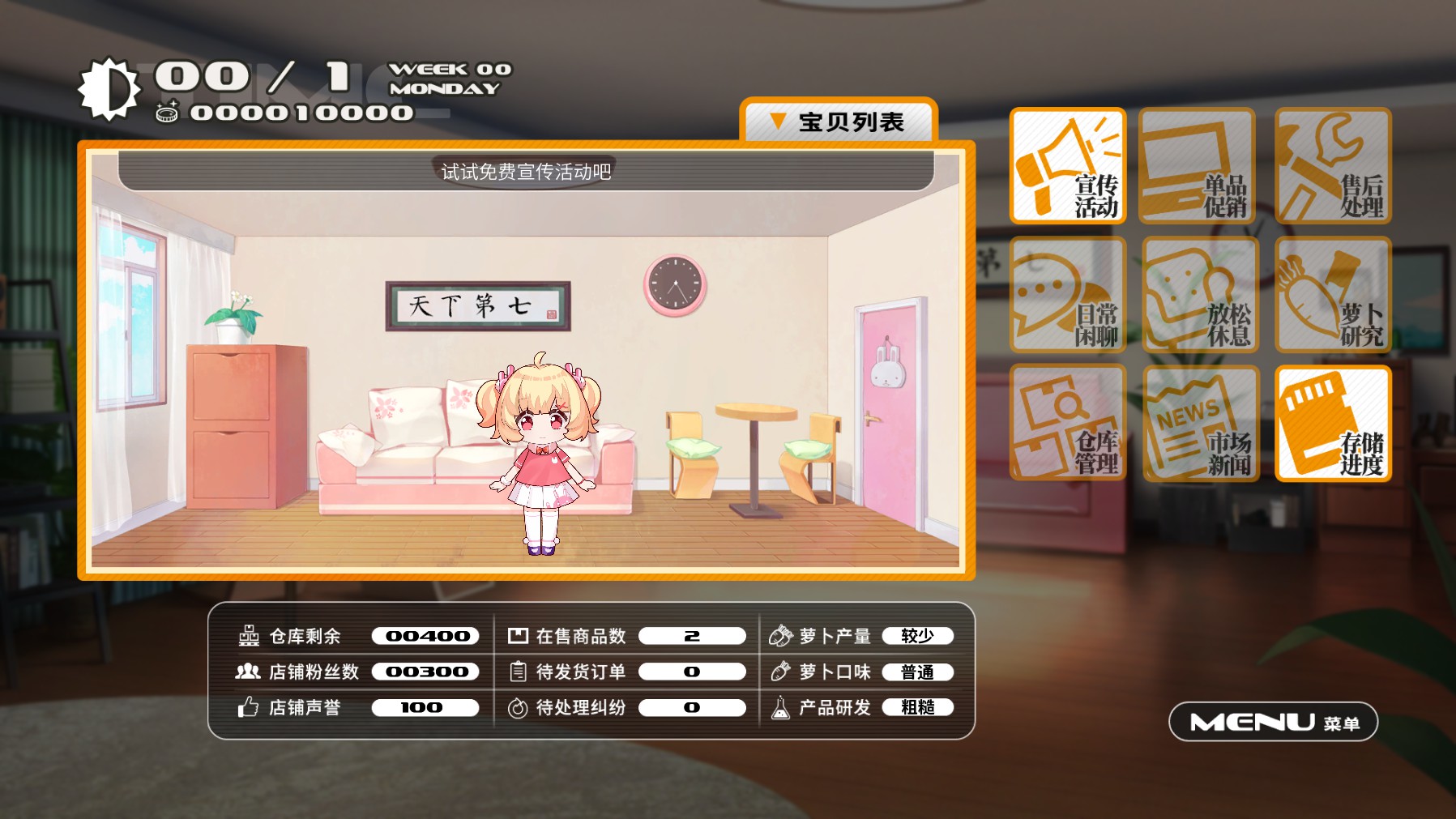
Task: Click the advice bubble 试试免费宣传活动吧
Action: coord(527,171)
